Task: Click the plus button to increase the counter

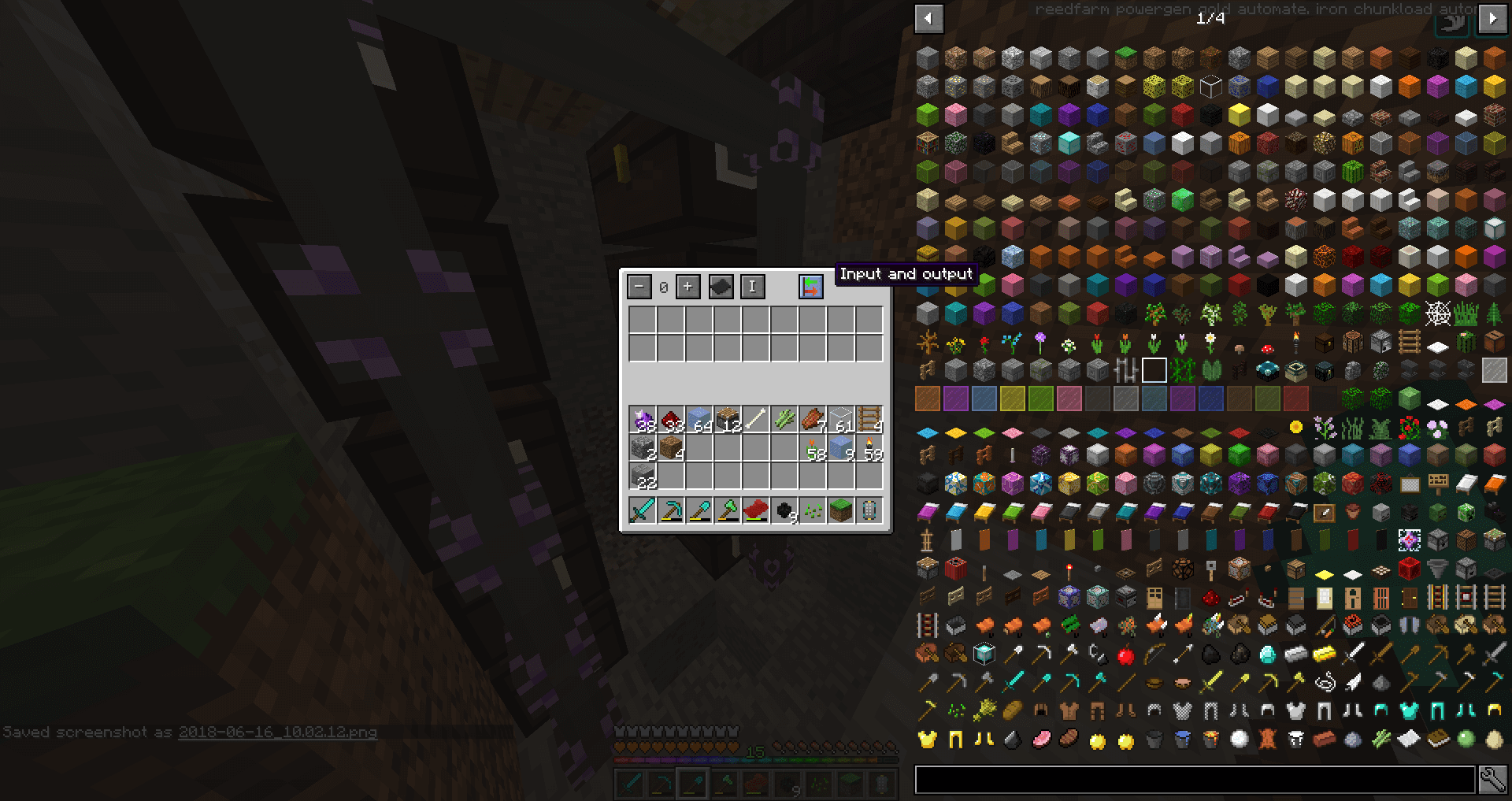Action: 687,286
